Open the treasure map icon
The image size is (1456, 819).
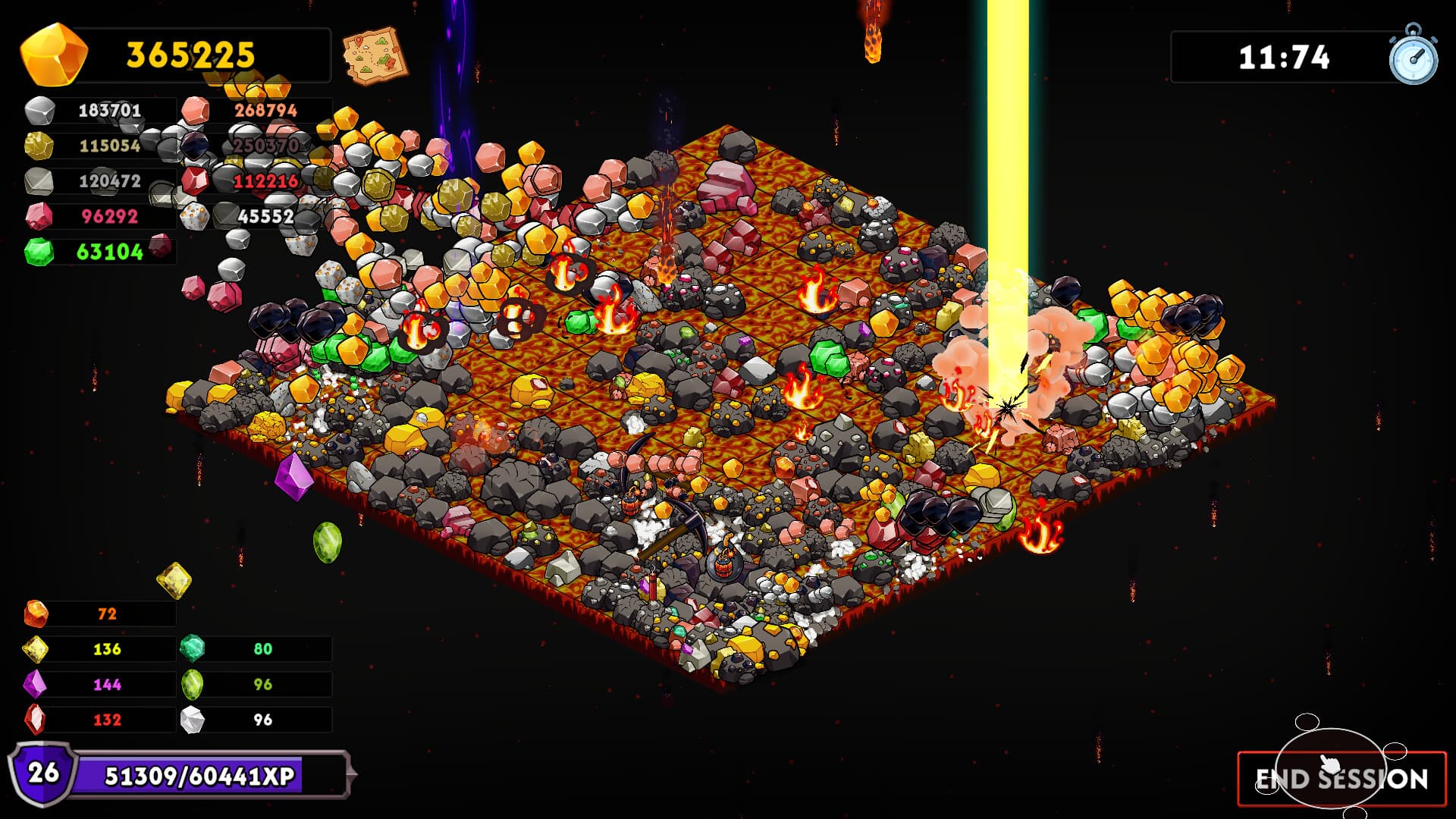(x=377, y=55)
